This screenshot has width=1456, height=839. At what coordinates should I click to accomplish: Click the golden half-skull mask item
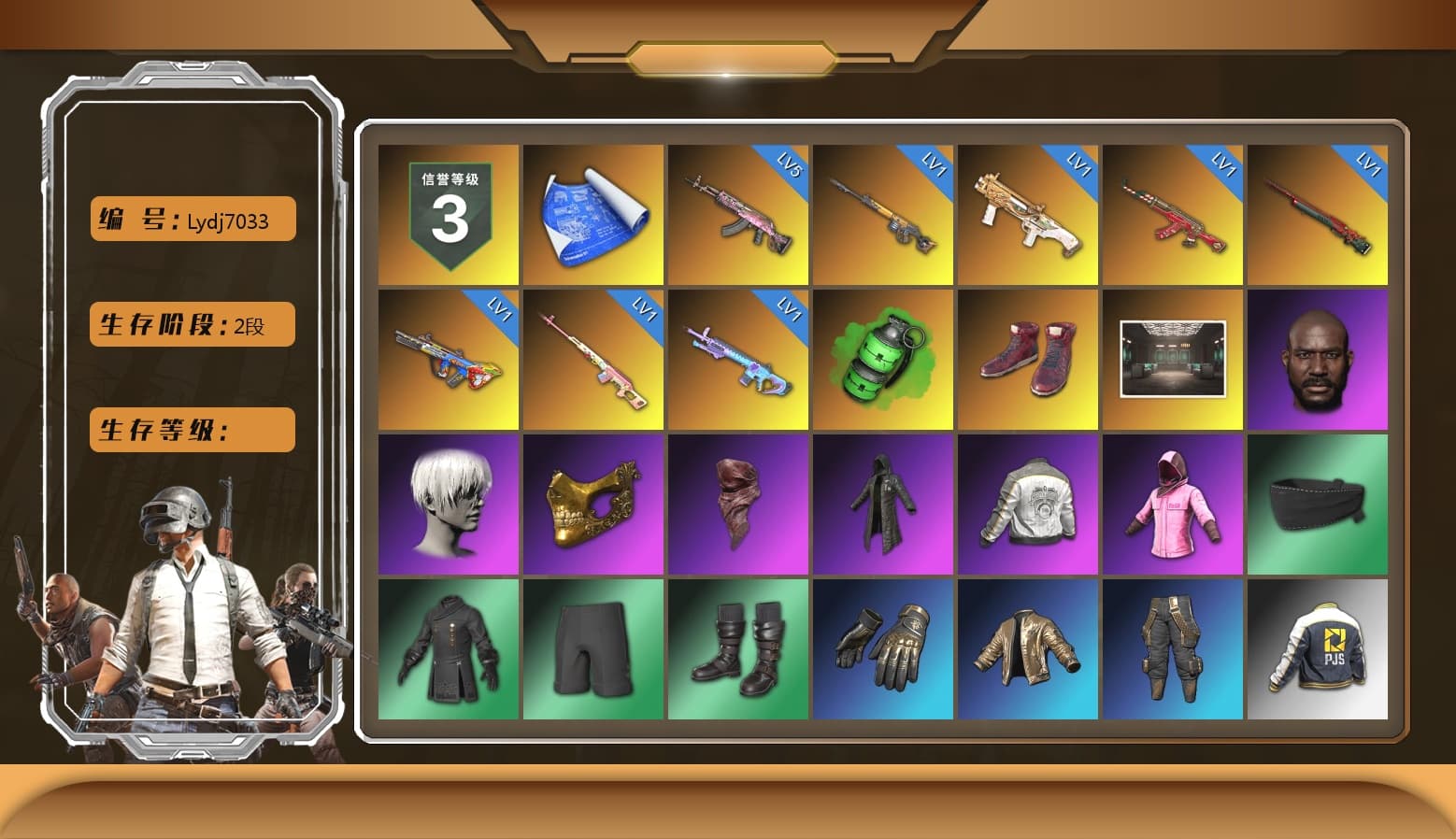[x=592, y=503]
